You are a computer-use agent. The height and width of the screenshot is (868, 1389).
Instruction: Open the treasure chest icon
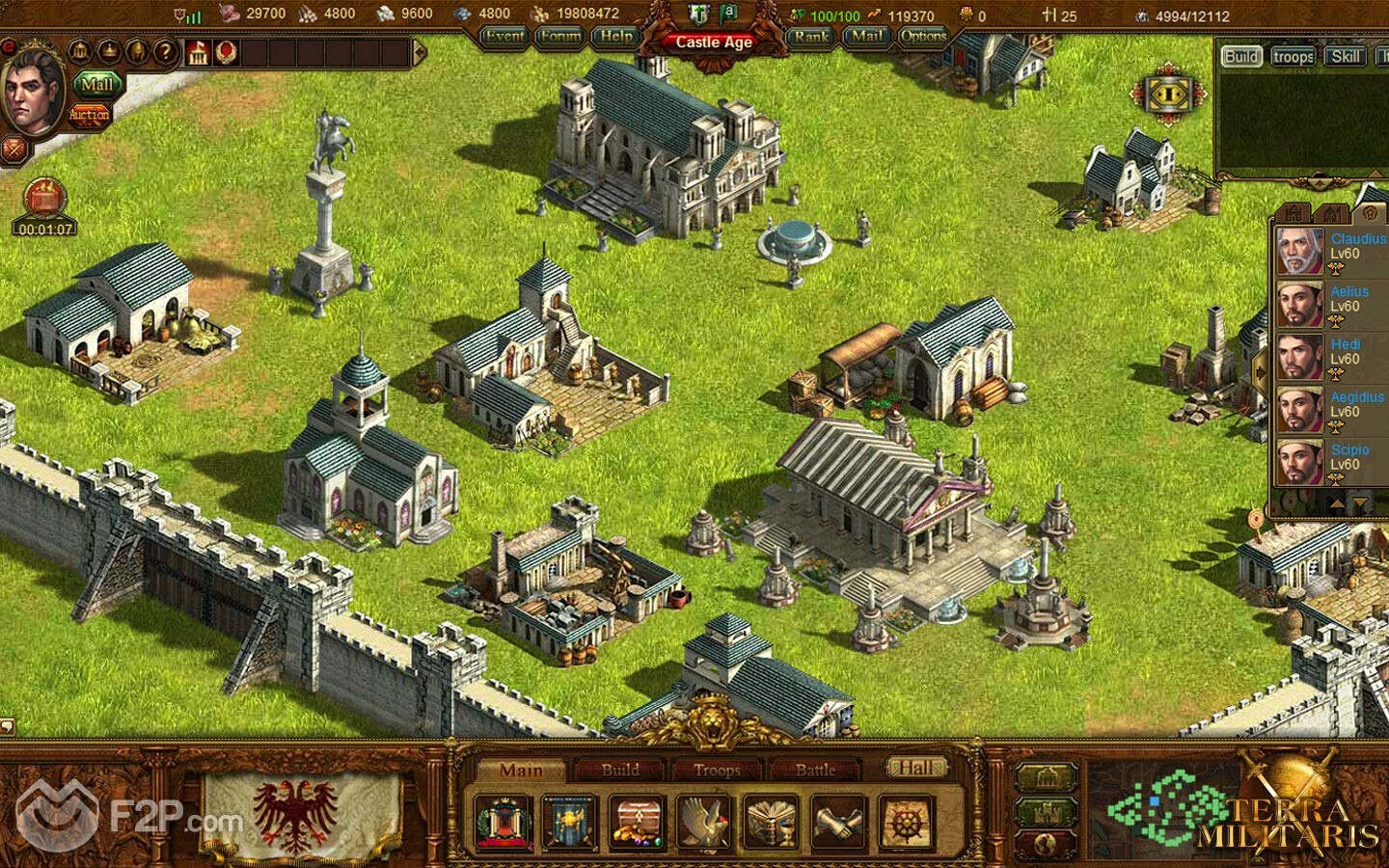click(637, 823)
